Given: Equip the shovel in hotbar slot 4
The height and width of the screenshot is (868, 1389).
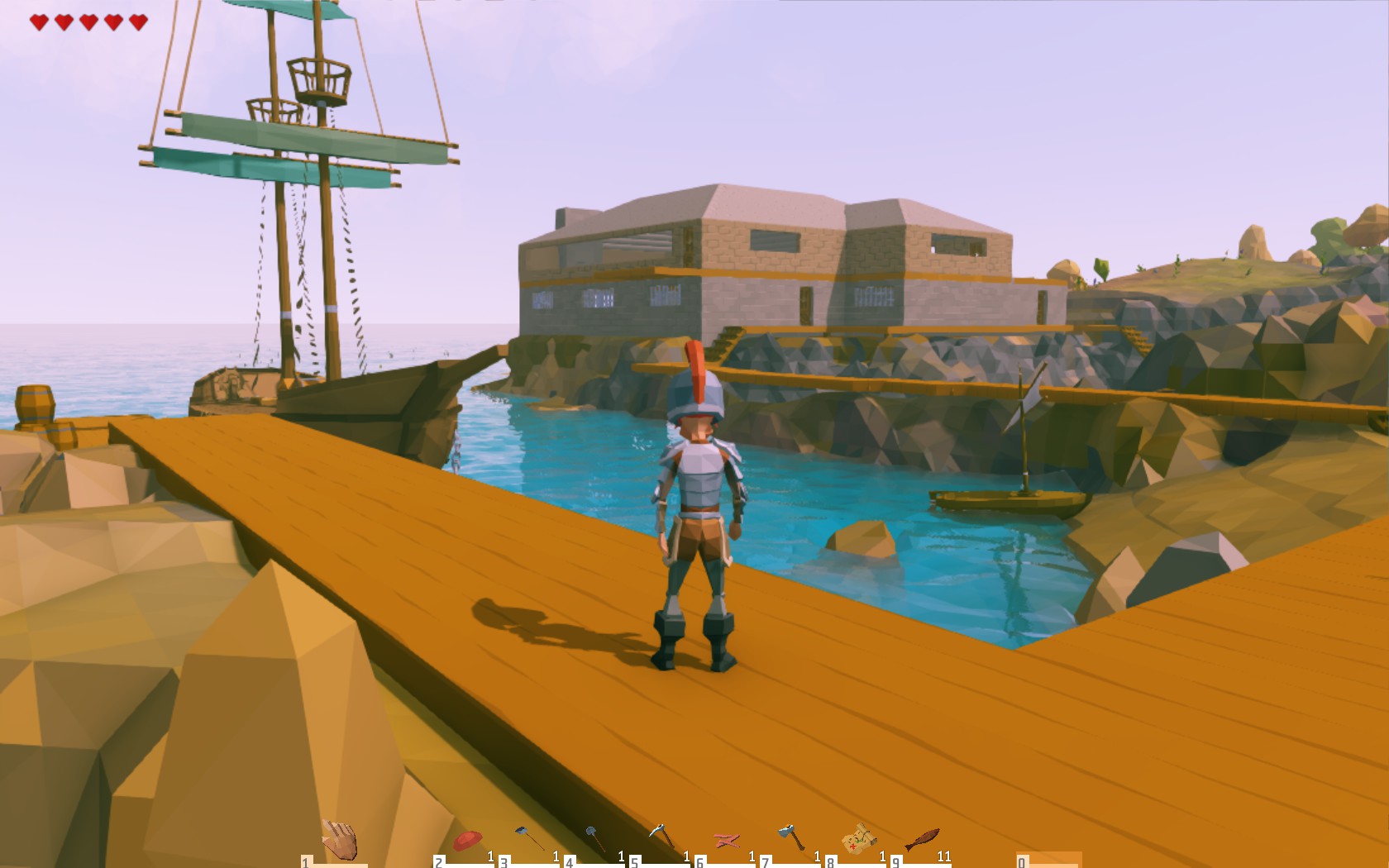Looking at the screenshot, I should pos(590,835).
